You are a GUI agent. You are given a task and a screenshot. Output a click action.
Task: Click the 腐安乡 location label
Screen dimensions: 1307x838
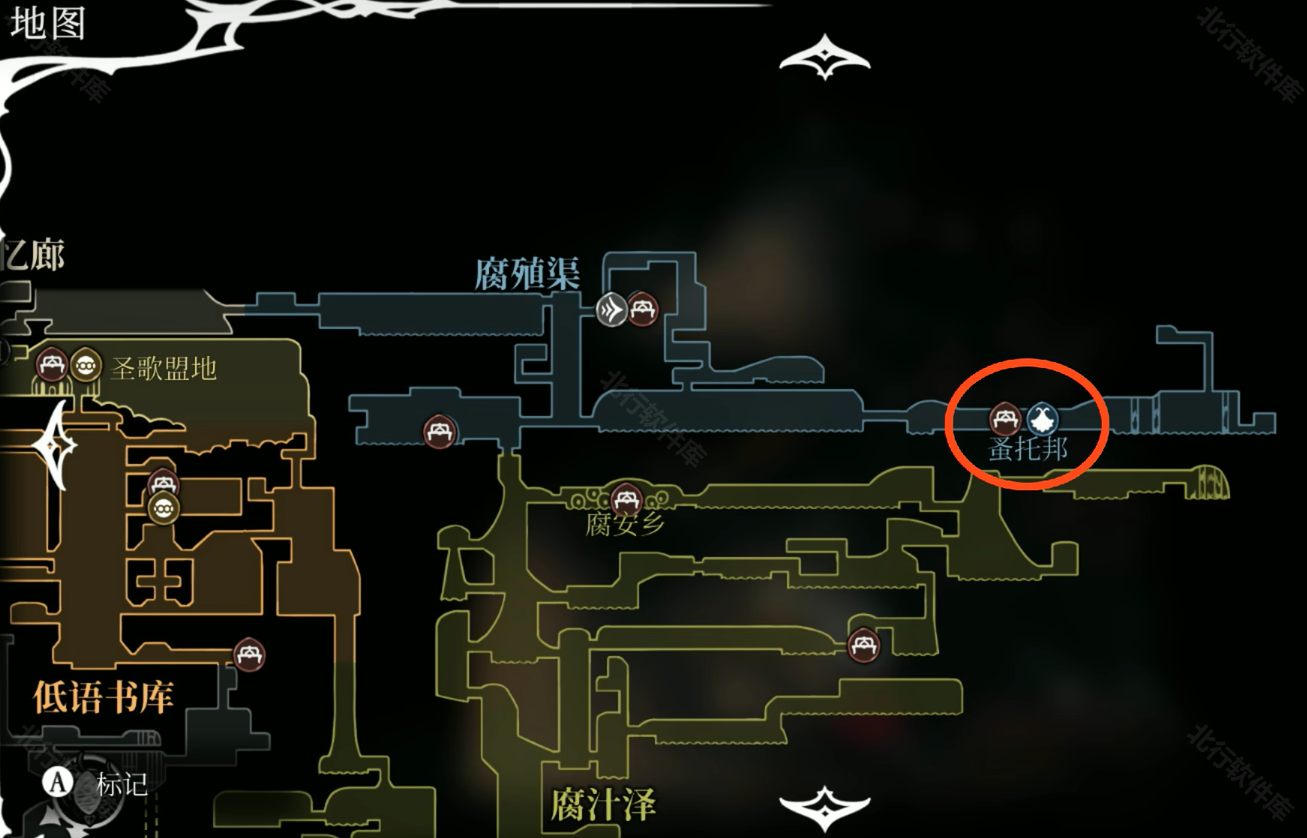click(x=626, y=524)
